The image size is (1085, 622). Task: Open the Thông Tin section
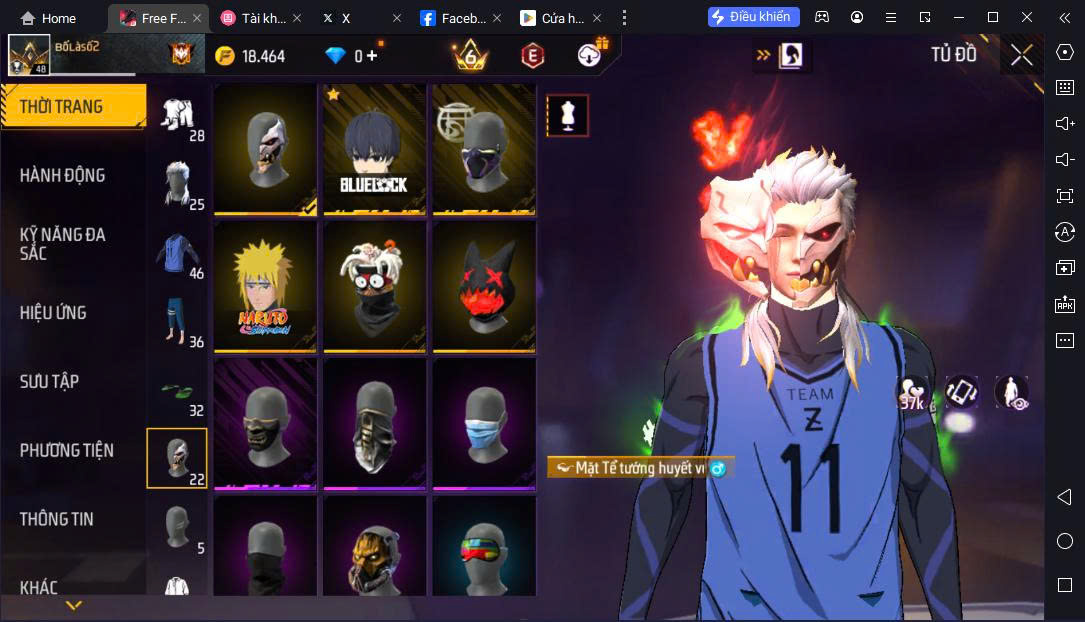57,519
